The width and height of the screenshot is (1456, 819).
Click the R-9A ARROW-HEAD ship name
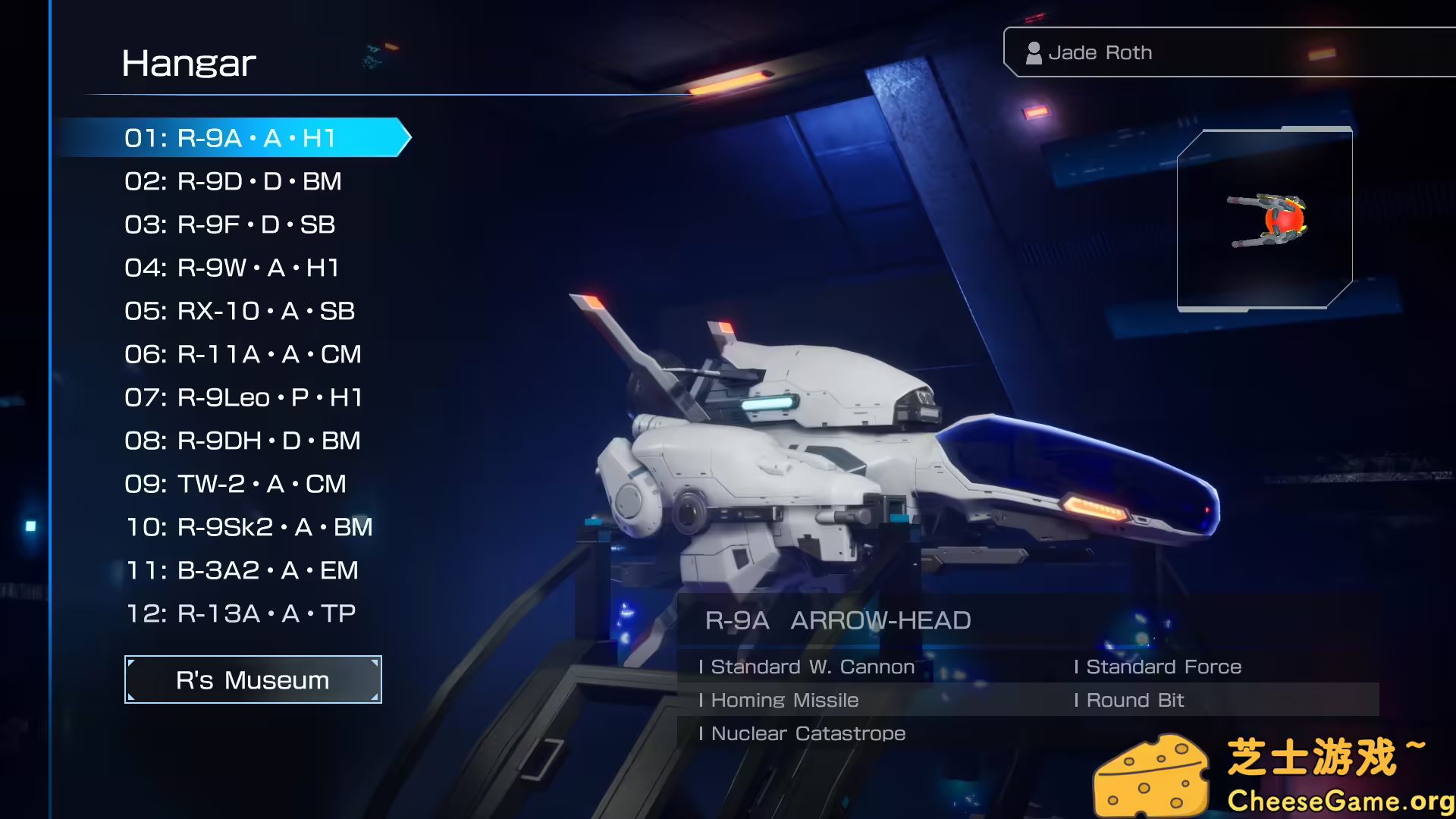[837, 620]
